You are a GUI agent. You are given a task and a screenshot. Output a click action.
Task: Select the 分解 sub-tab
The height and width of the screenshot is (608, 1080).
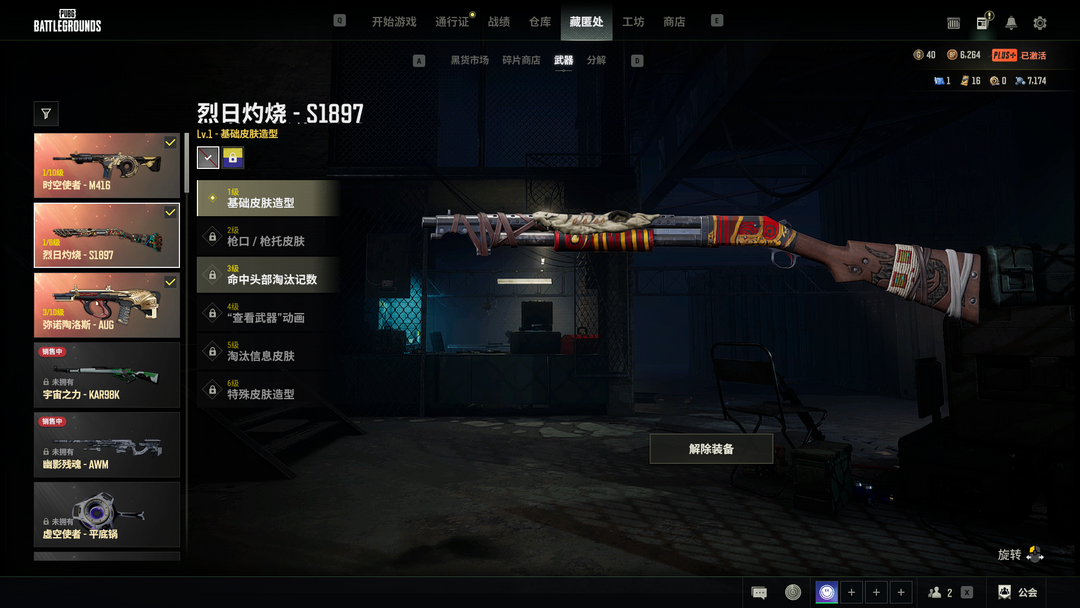(x=596, y=60)
